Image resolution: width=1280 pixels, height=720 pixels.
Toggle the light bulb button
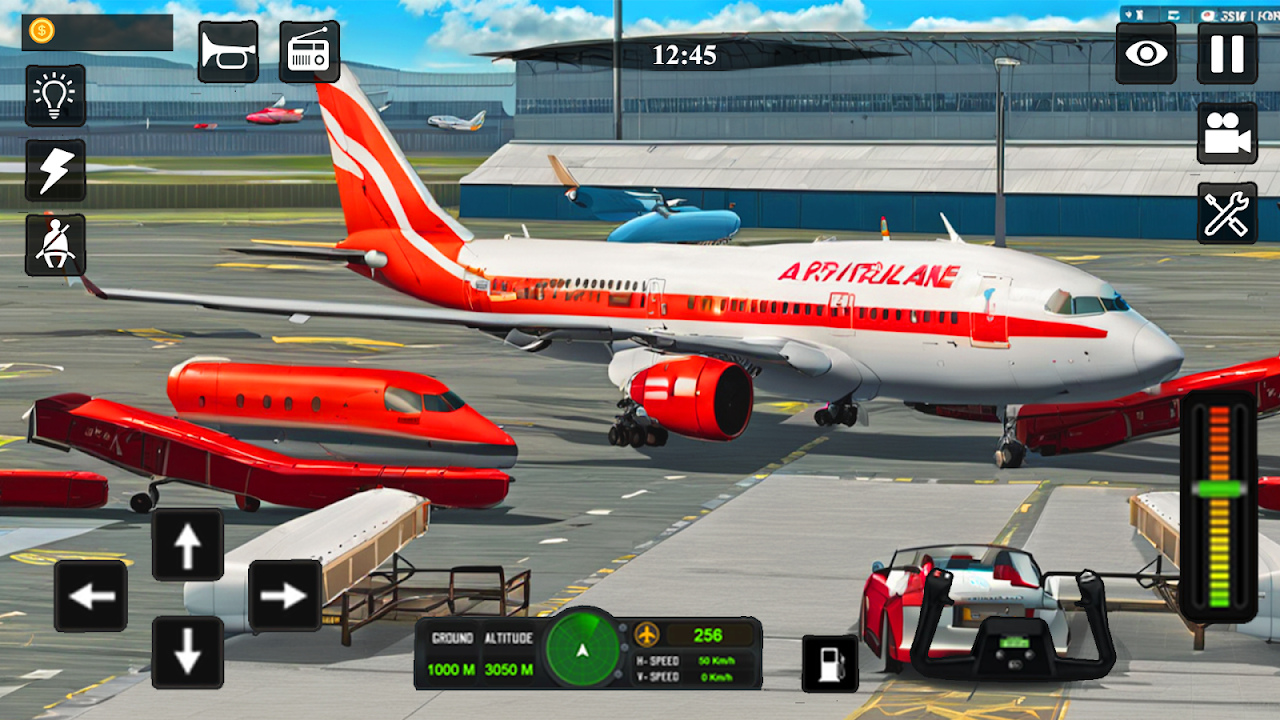click(x=55, y=96)
